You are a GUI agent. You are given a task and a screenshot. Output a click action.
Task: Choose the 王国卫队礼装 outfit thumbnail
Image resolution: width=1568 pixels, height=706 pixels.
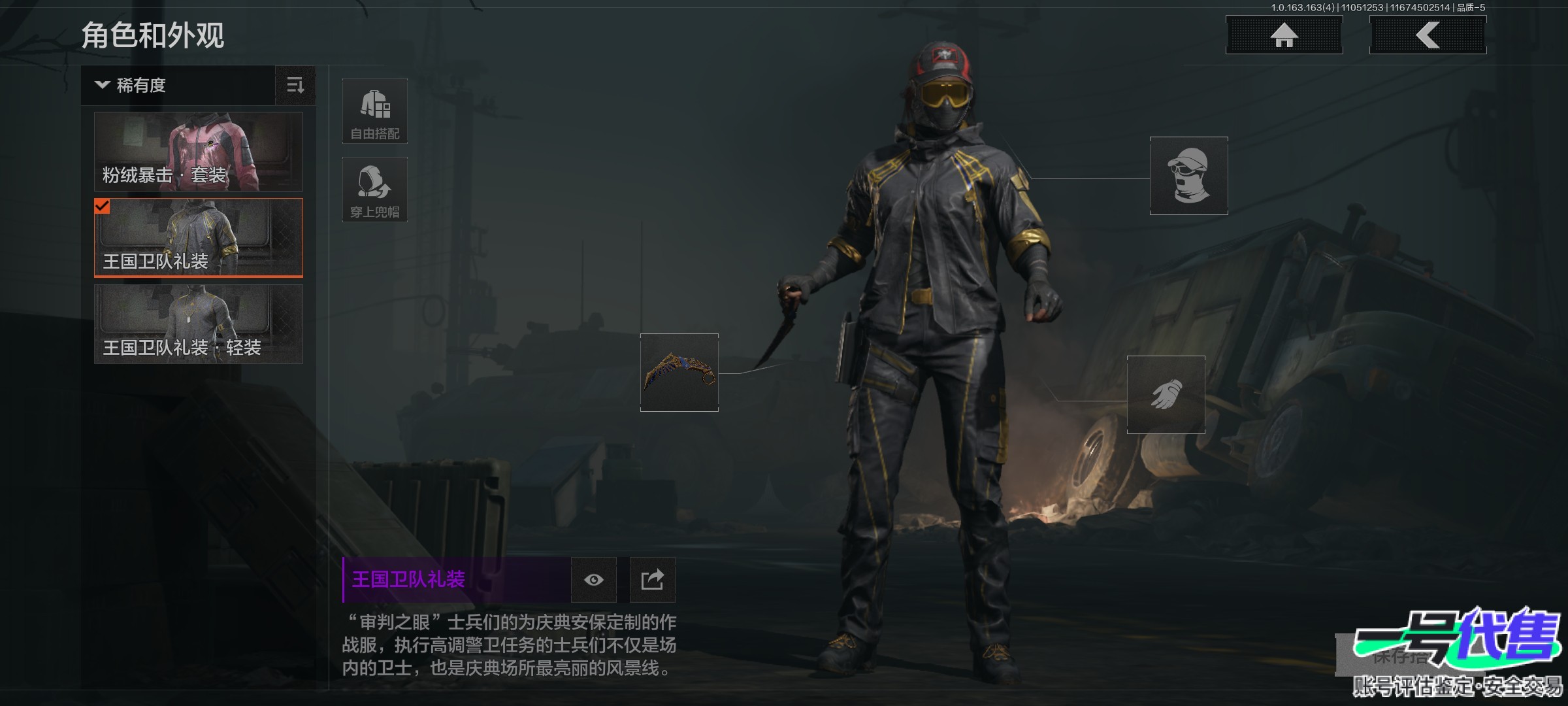pyautogui.click(x=199, y=238)
